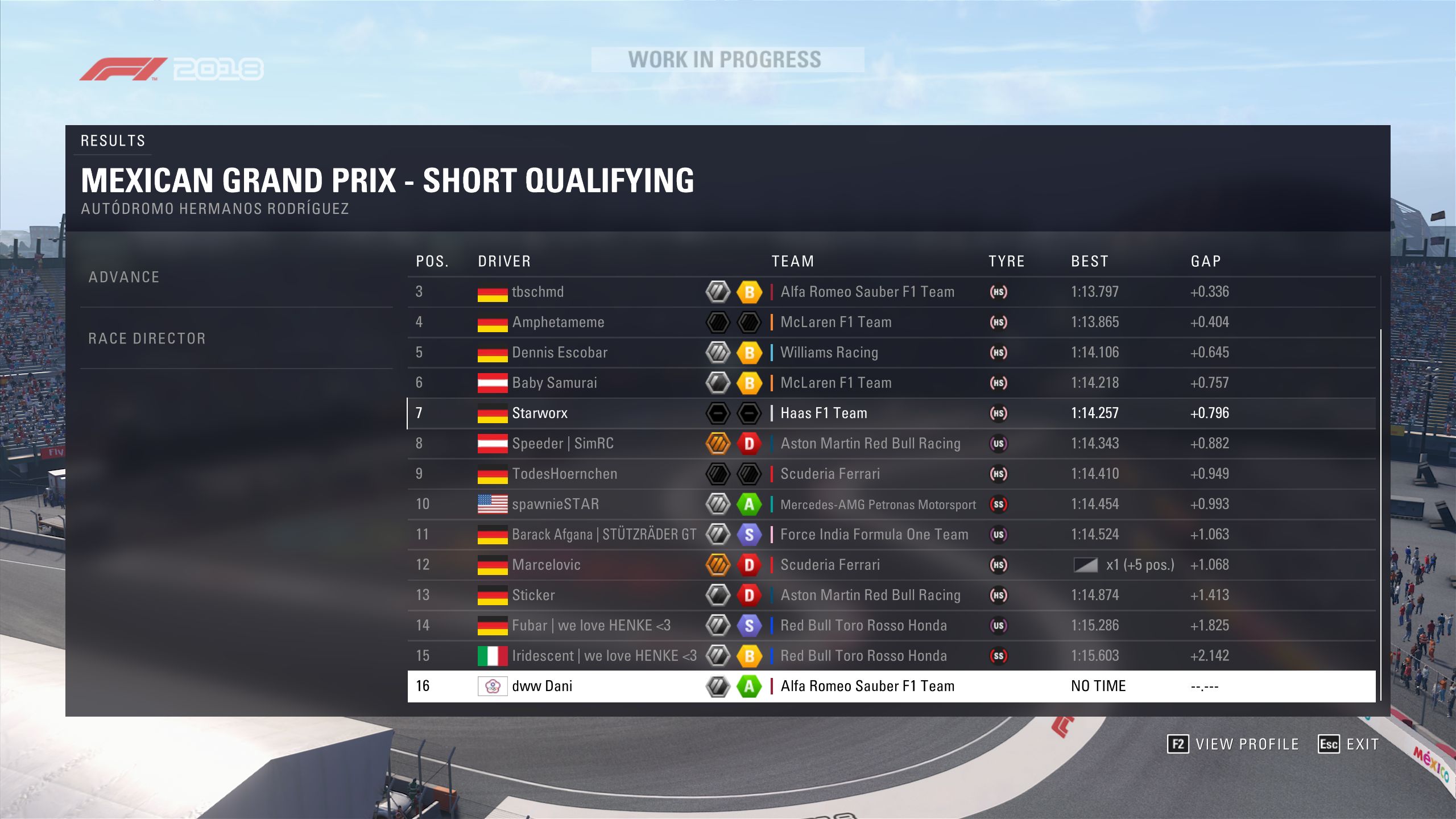The height and width of the screenshot is (819, 1456).
Task: Select TodesHoernchen's result row
Action: pyautogui.click(x=564, y=474)
